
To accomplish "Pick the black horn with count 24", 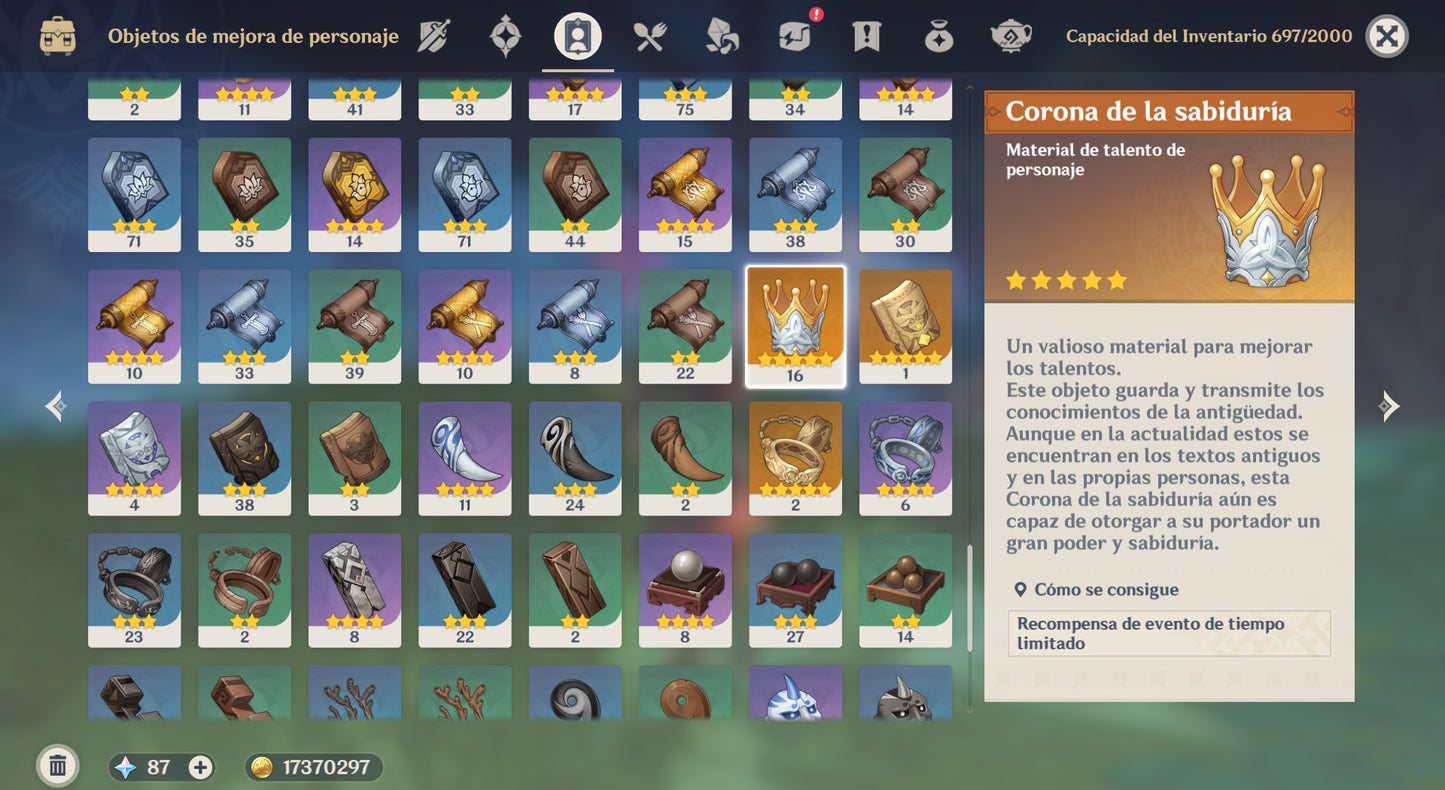I will [x=575, y=458].
